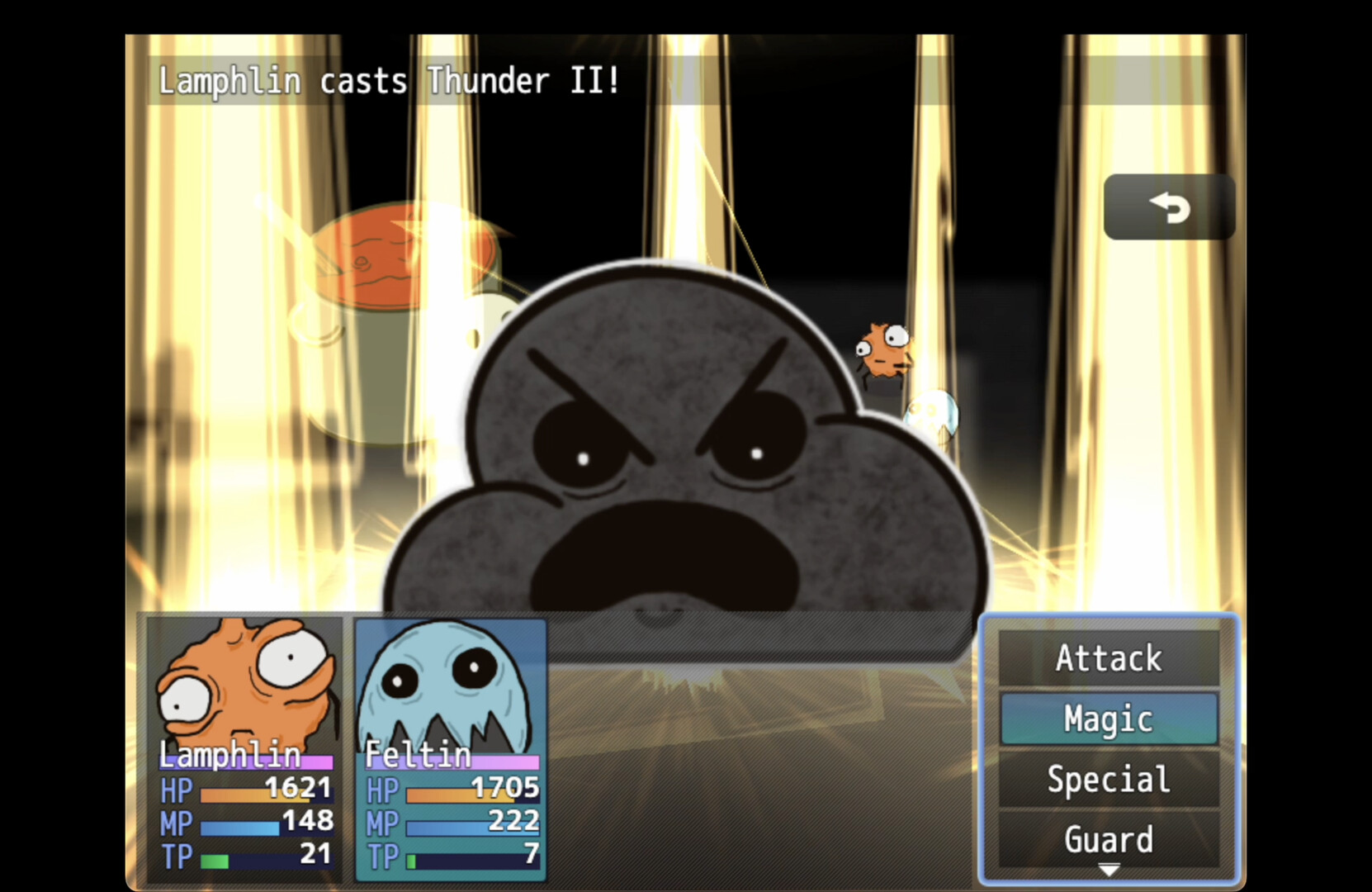
Task: Click the Lamphlin portrait icon
Action: (x=244, y=686)
